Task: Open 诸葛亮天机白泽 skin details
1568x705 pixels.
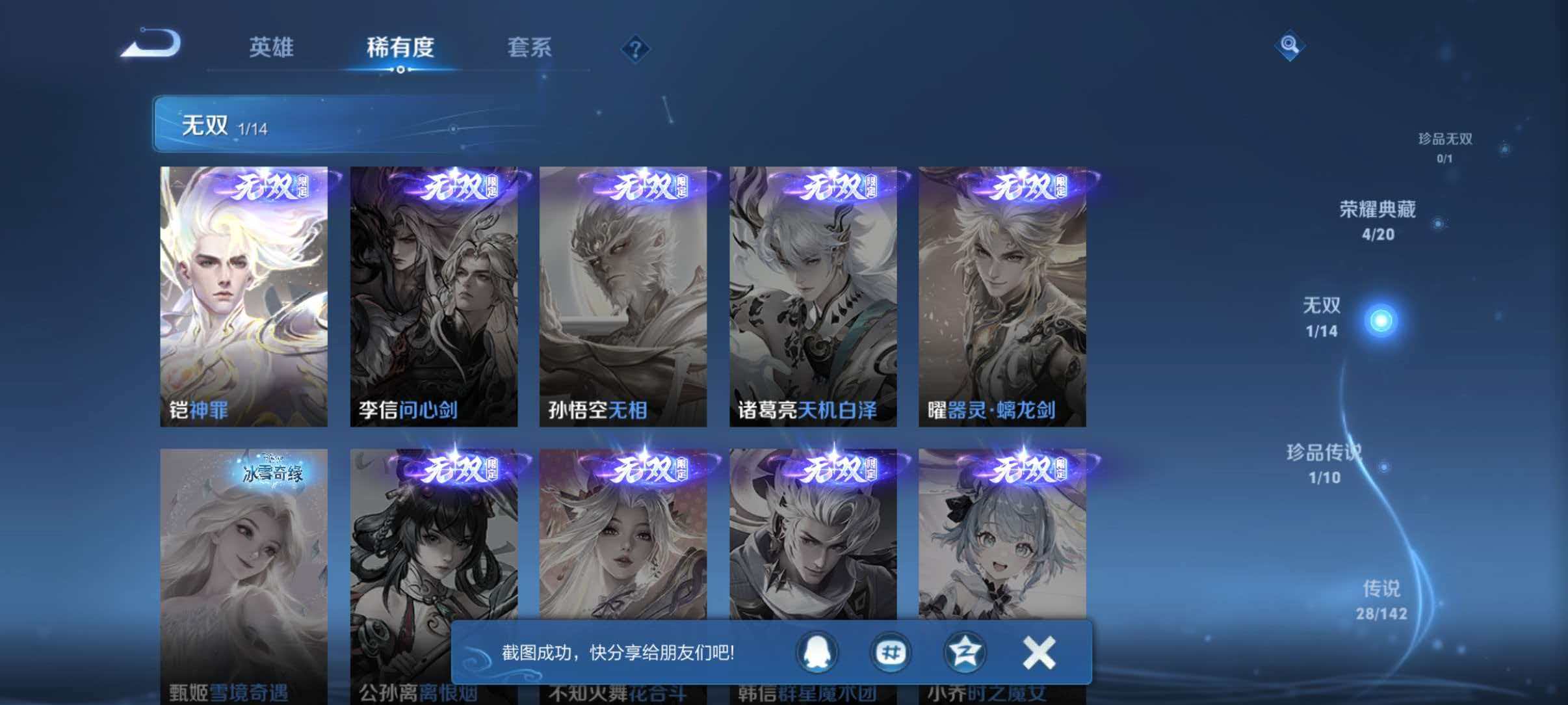Action: pos(813,293)
